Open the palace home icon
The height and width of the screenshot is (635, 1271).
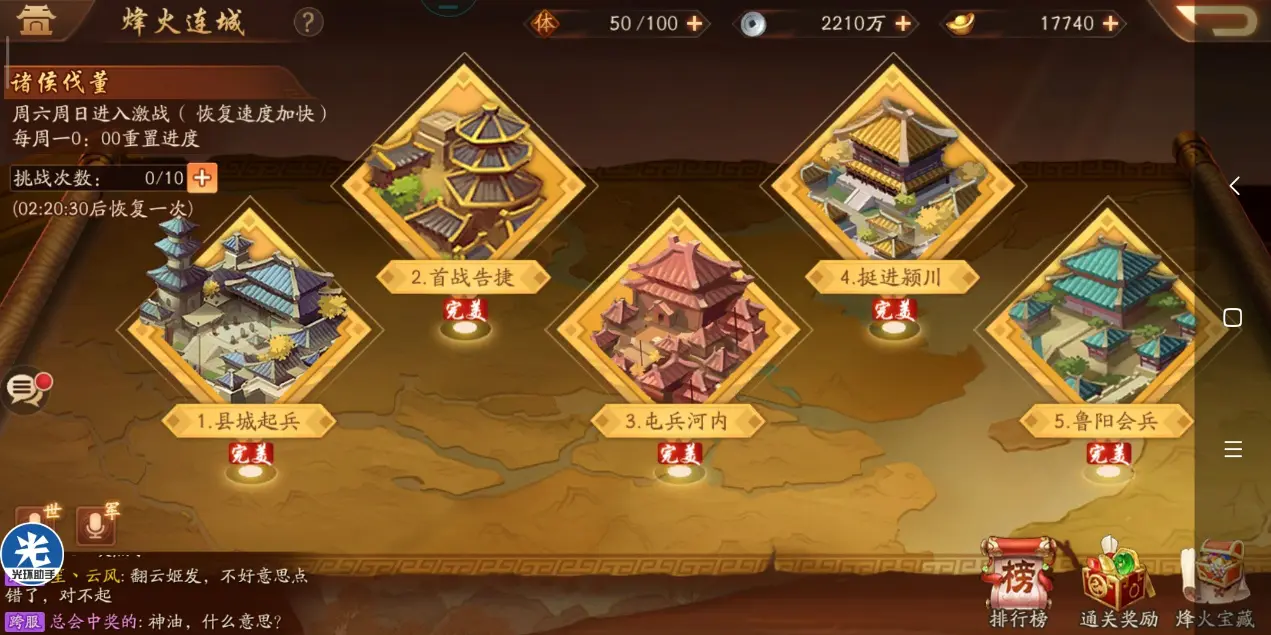coord(36,20)
